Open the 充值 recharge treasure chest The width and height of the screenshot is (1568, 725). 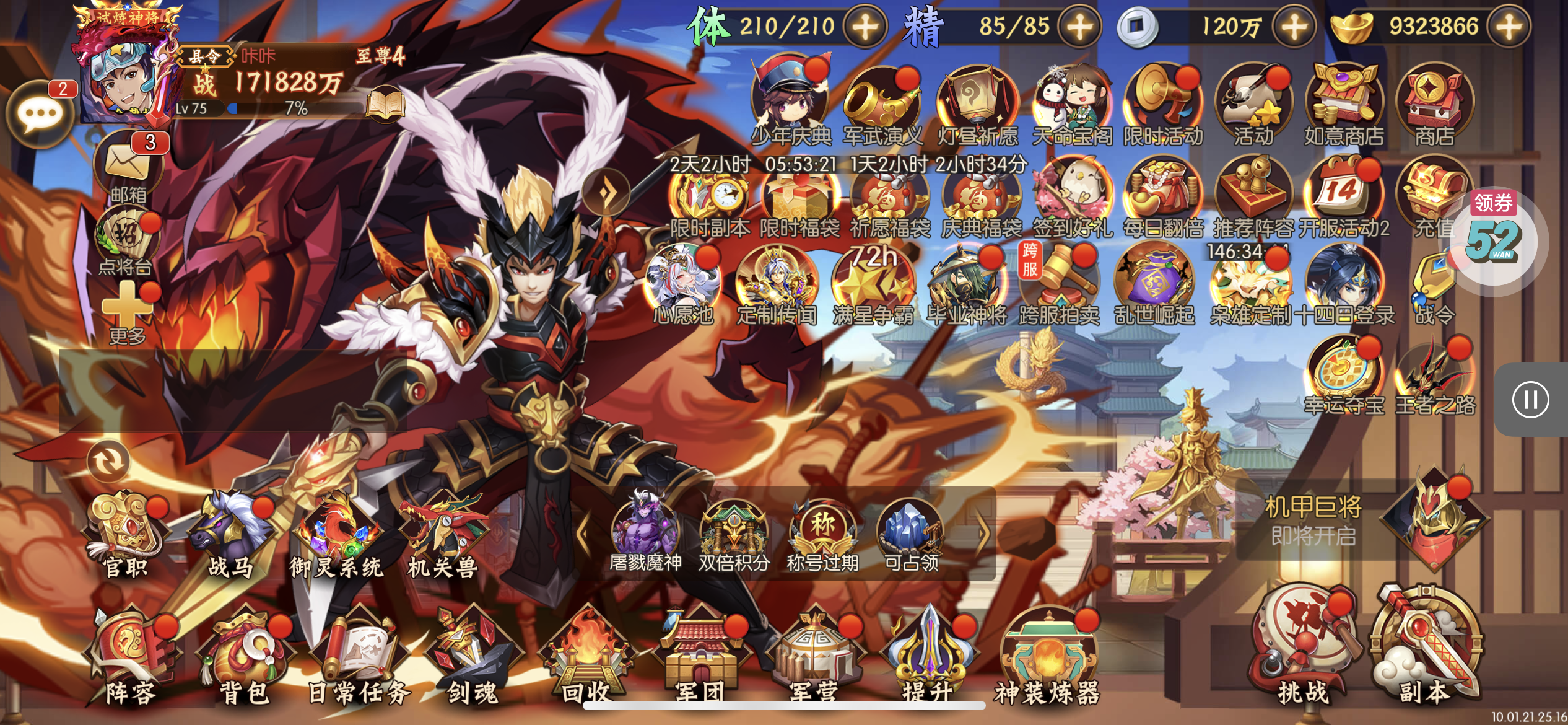click(x=1433, y=196)
